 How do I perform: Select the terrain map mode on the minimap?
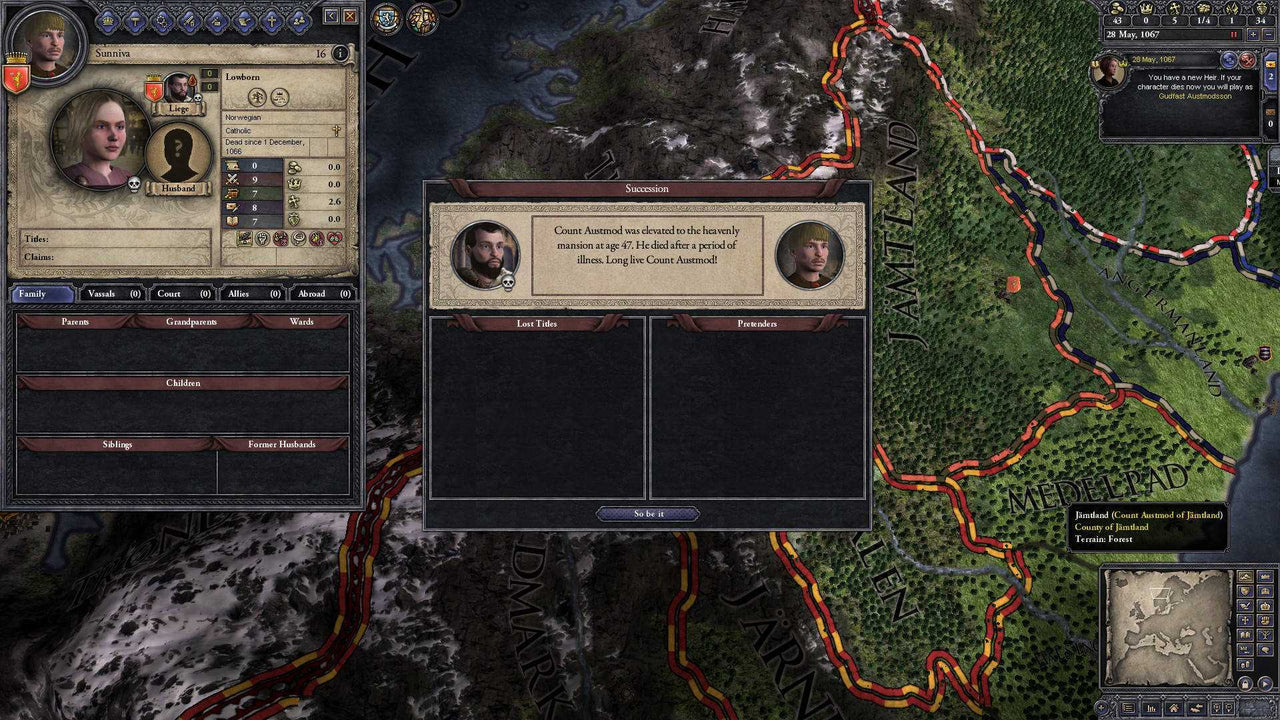pos(1245,576)
